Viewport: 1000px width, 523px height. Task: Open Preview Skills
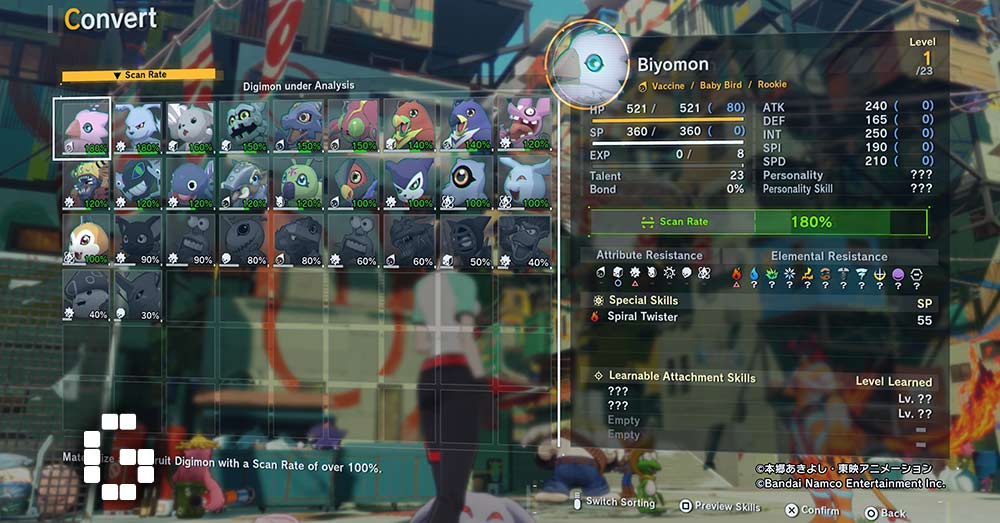pos(720,507)
